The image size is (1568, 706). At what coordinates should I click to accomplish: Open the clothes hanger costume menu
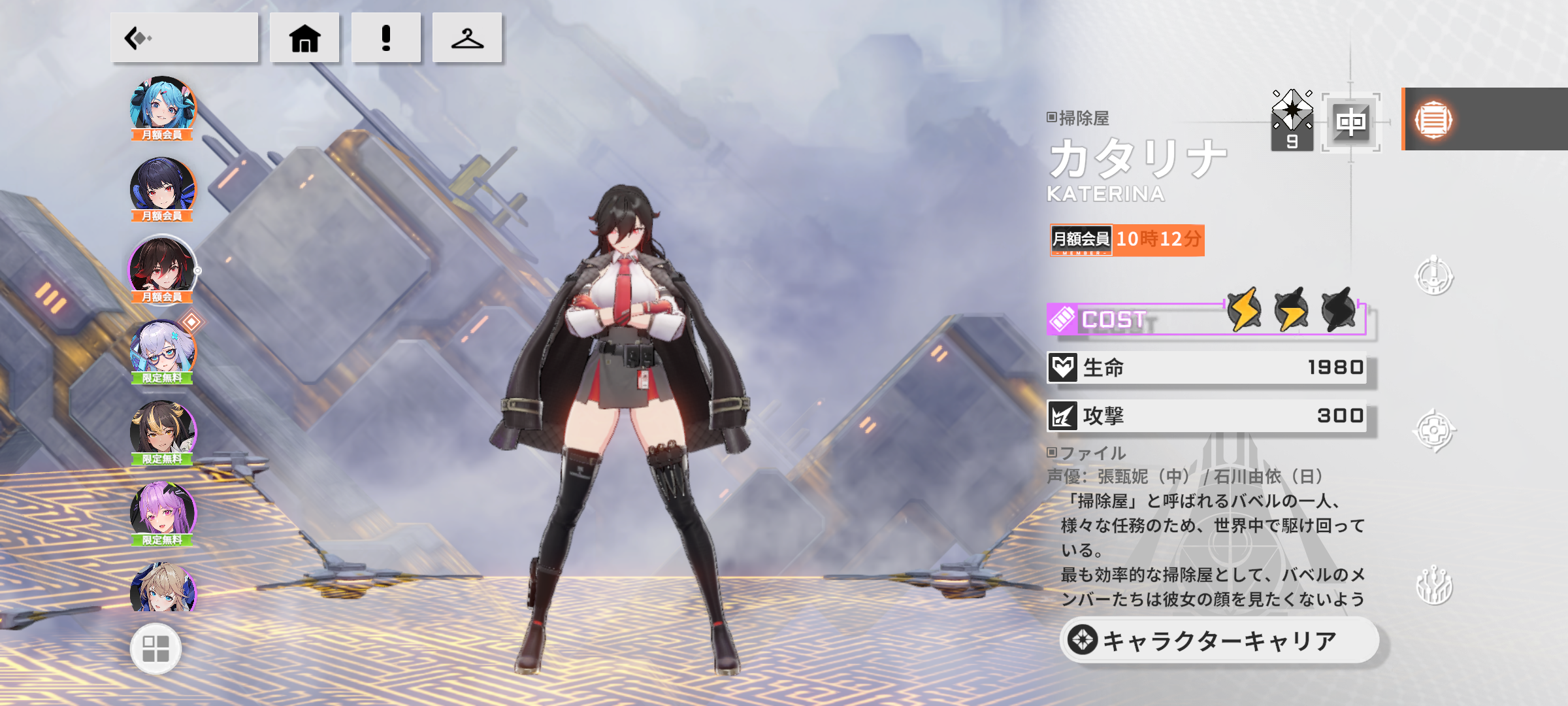tap(467, 38)
